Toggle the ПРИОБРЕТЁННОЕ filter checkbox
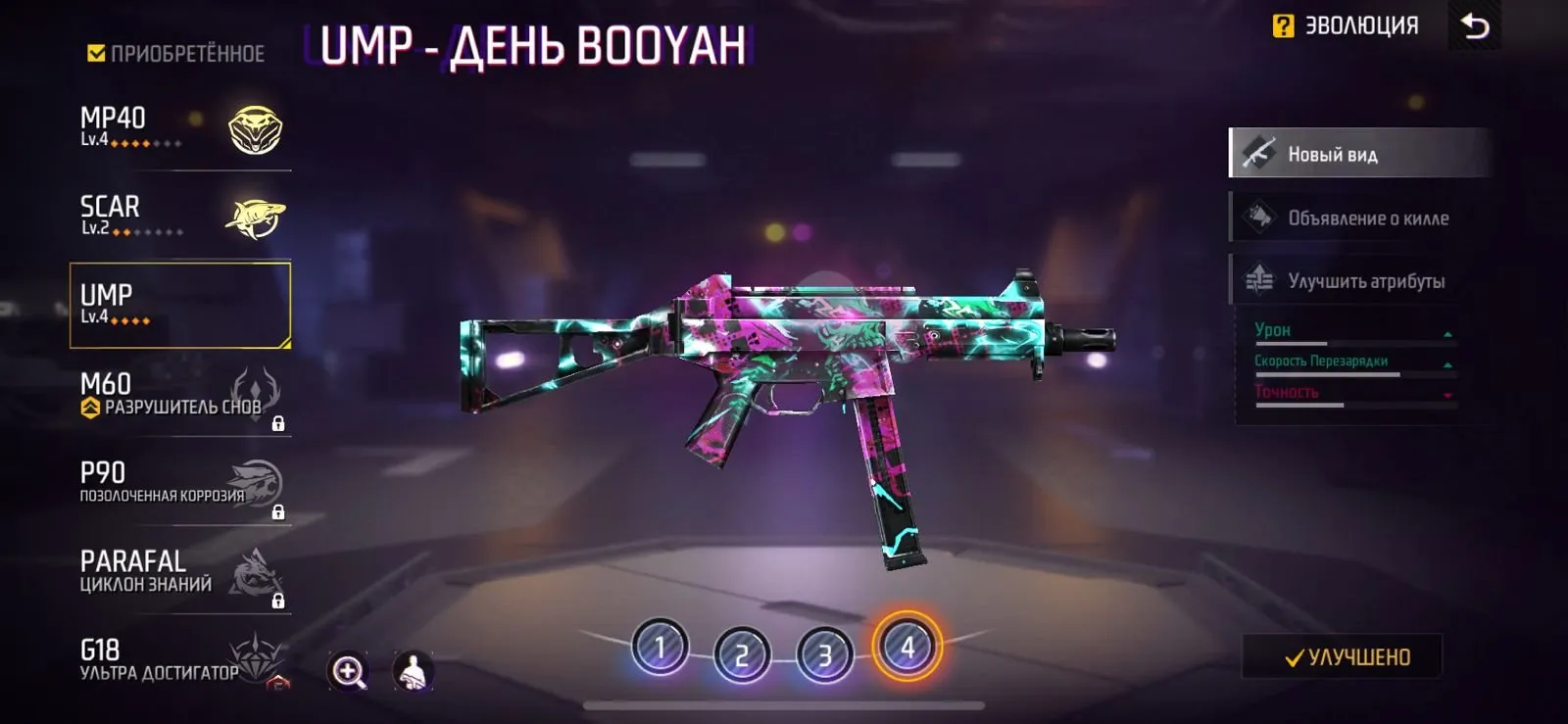 click(95, 55)
